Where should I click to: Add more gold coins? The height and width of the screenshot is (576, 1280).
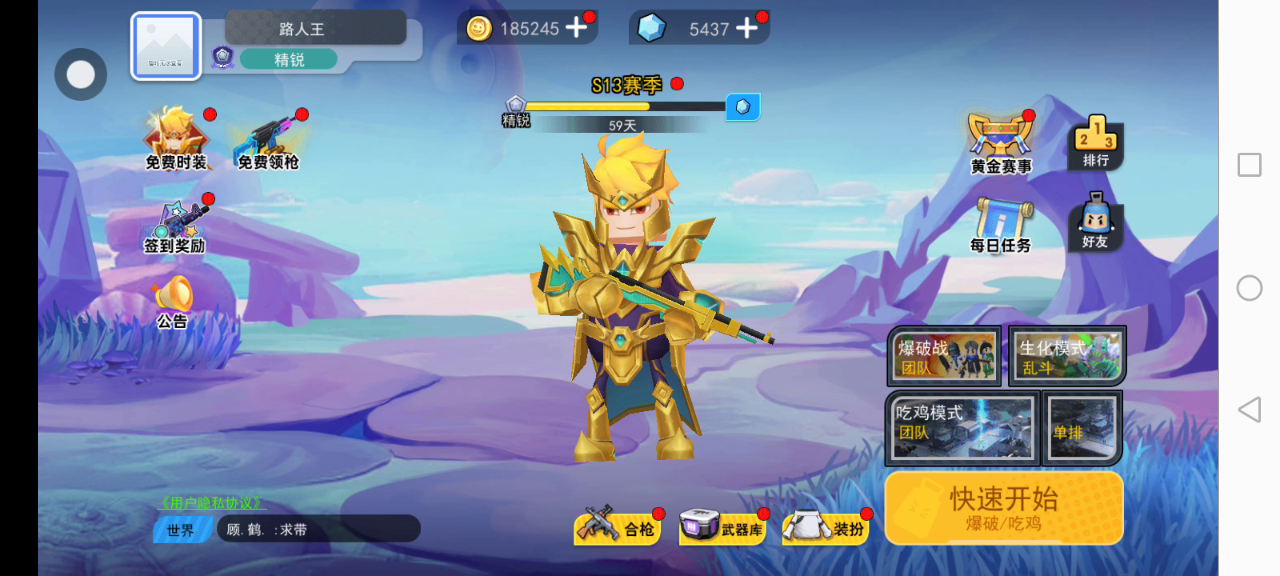click(x=576, y=28)
